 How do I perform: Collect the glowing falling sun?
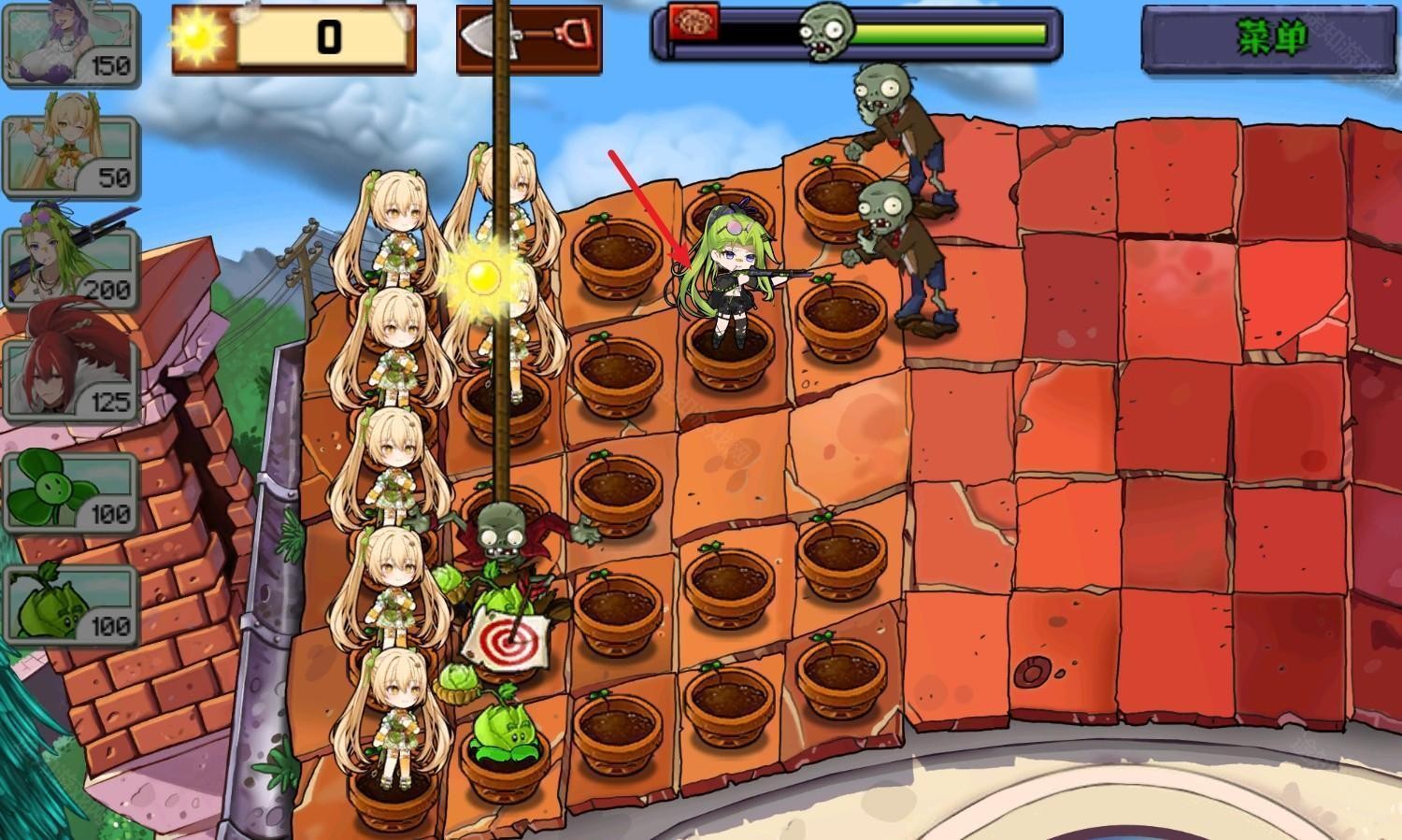[x=484, y=275]
